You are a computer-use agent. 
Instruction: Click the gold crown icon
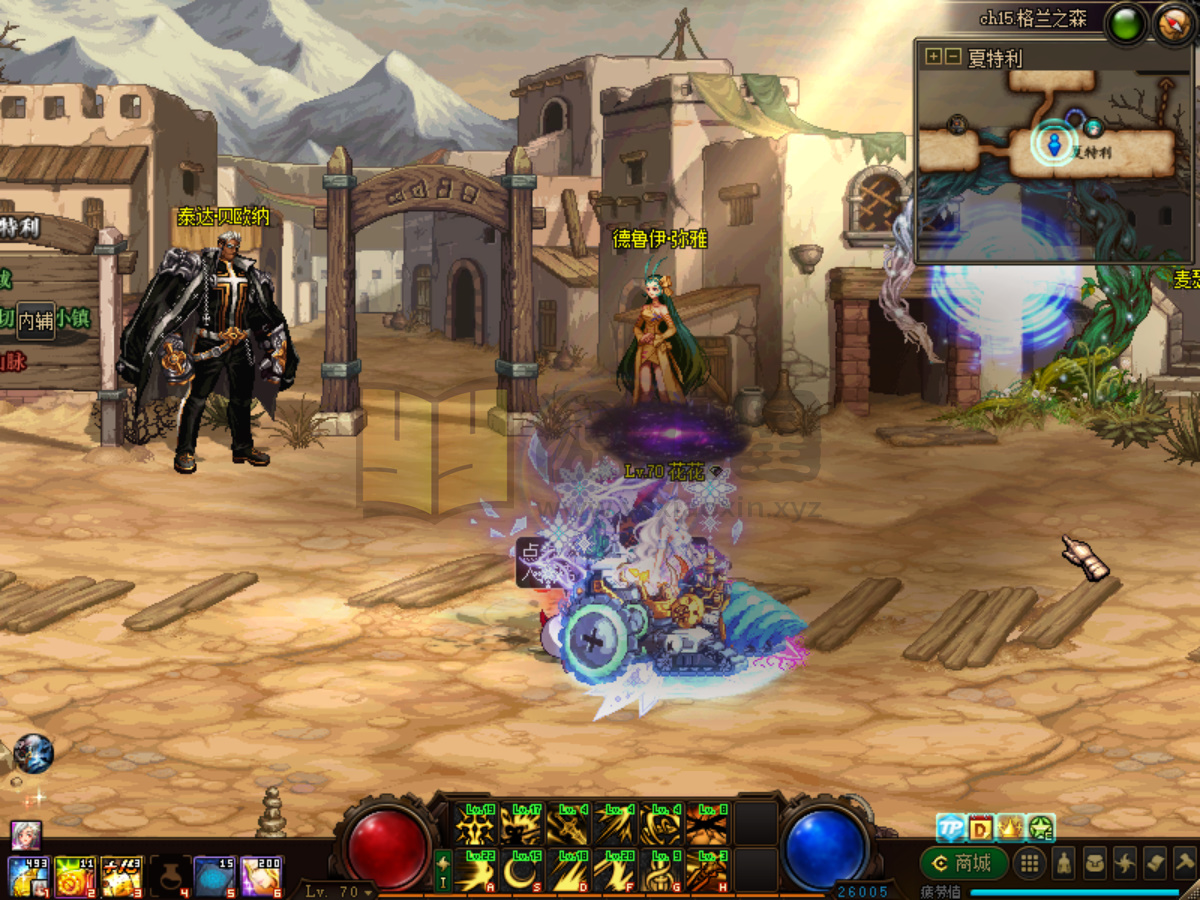1011,828
